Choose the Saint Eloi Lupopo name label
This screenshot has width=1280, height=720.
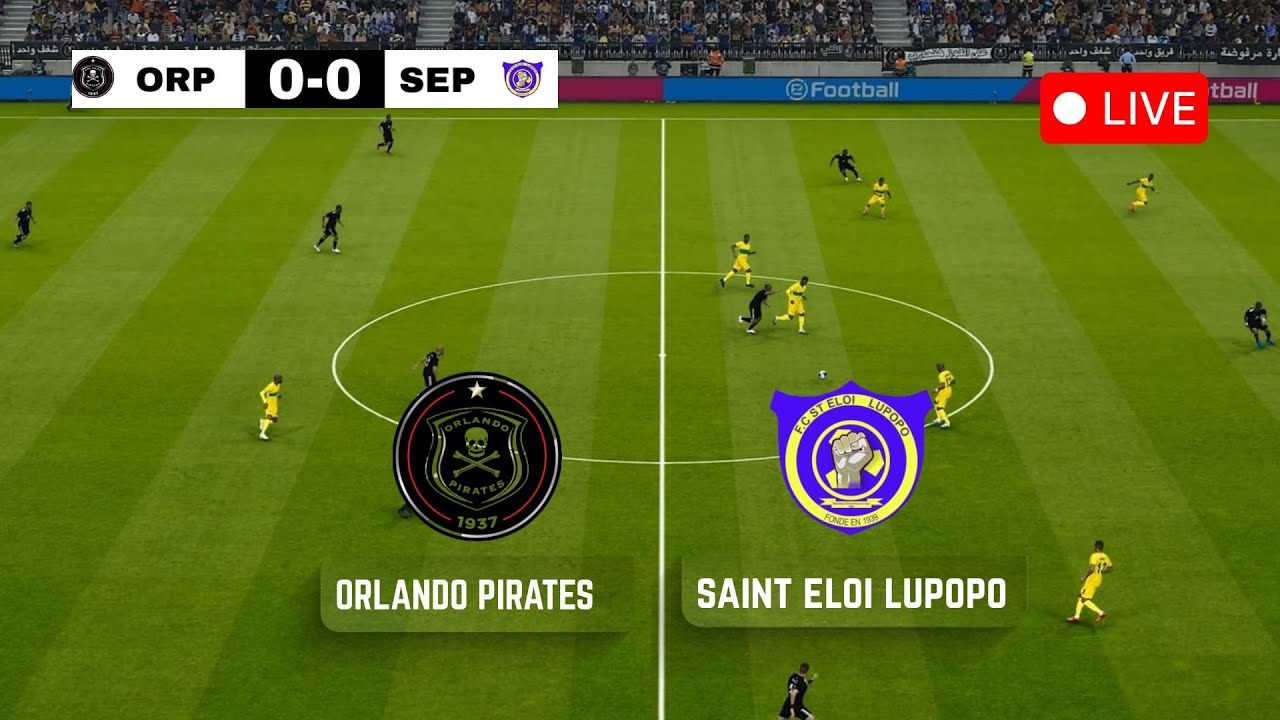[x=852, y=593]
